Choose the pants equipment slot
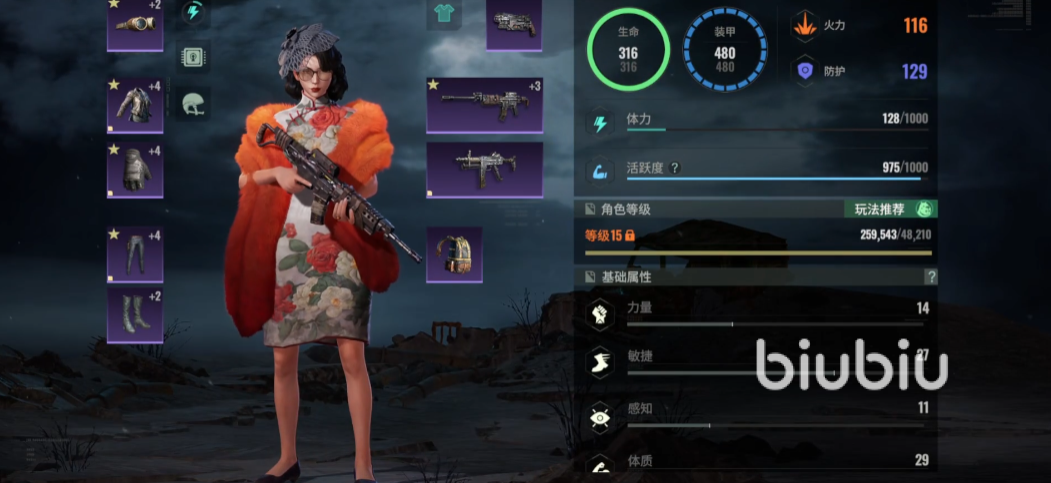The width and height of the screenshot is (1051, 483). [x=135, y=254]
